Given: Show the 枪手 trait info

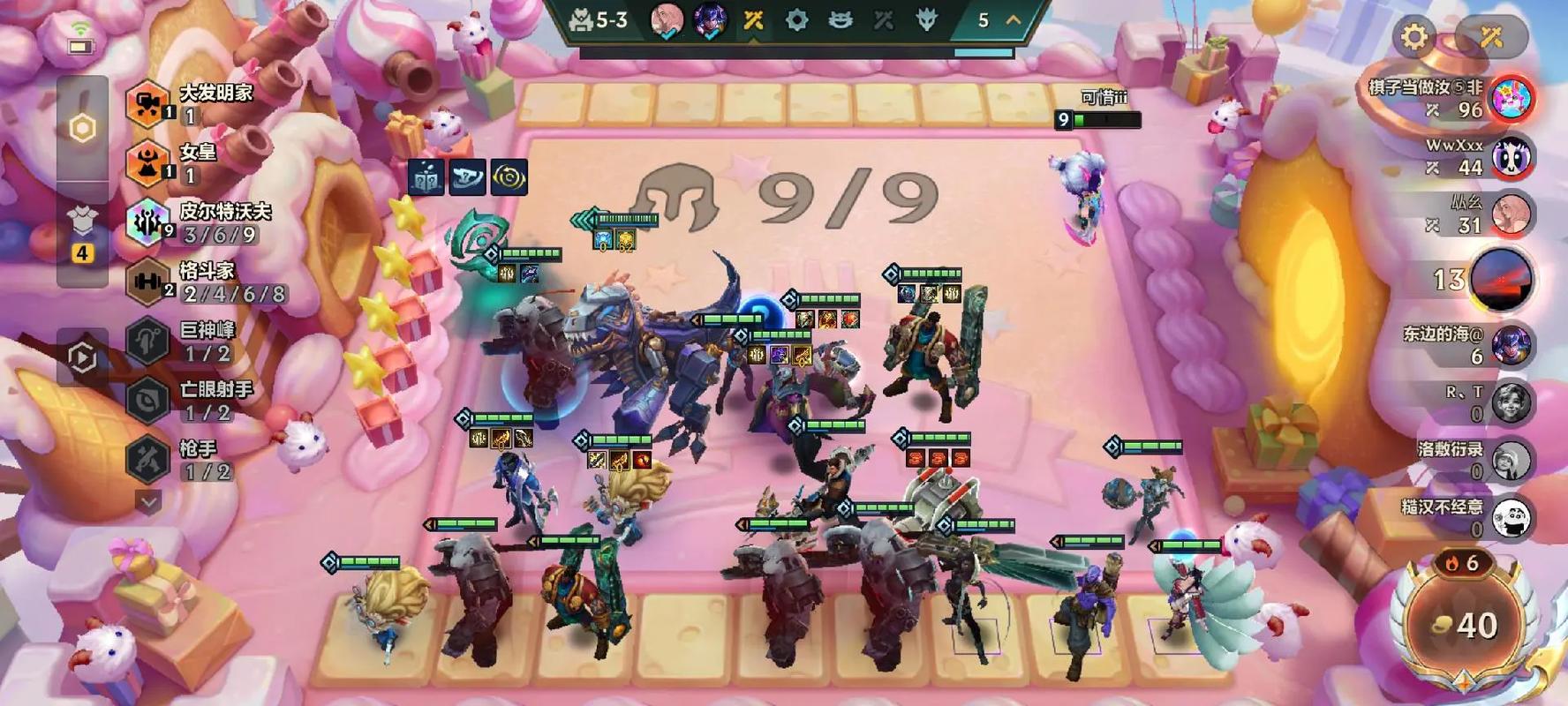Looking at the screenshot, I should [147, 460].
